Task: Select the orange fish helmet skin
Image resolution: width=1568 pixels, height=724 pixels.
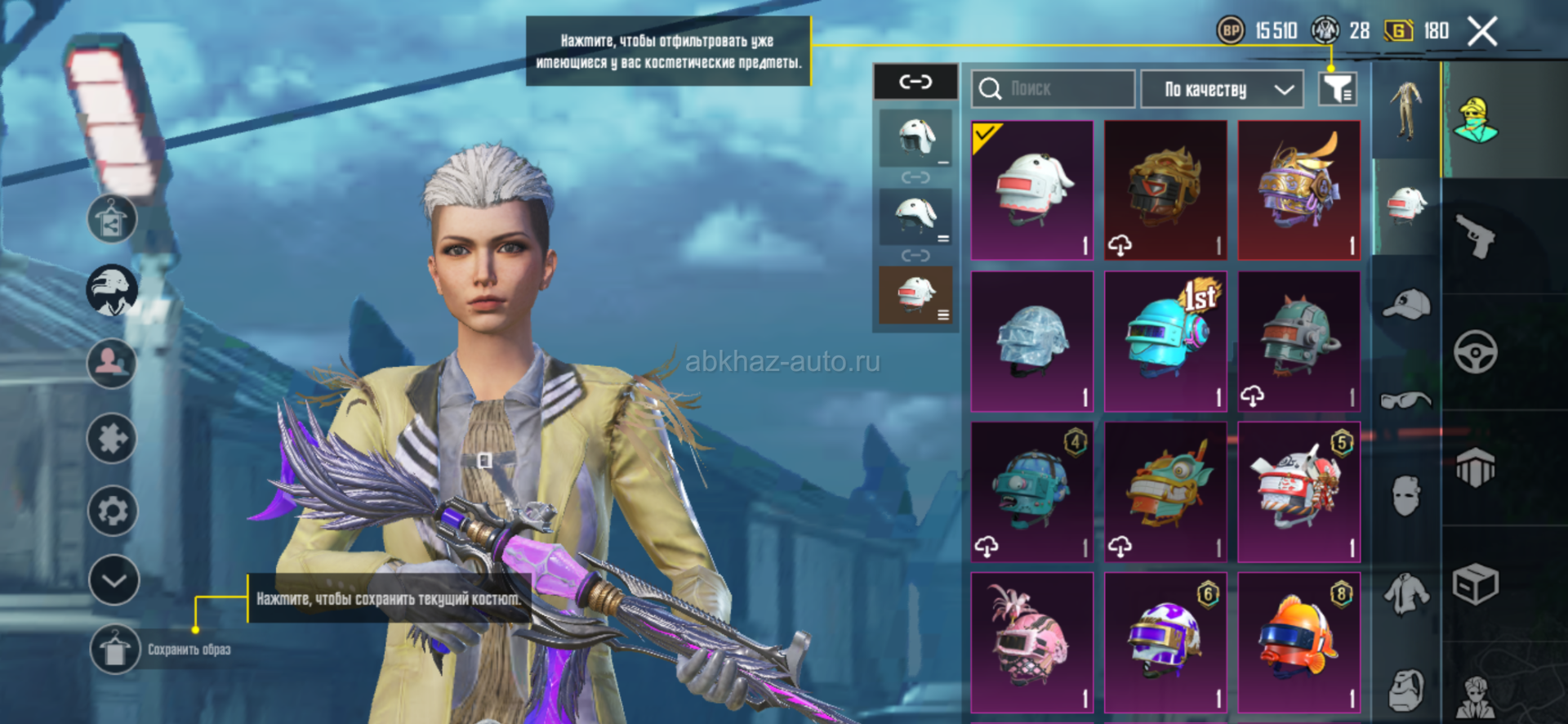Action: [x=1298, y=642]
